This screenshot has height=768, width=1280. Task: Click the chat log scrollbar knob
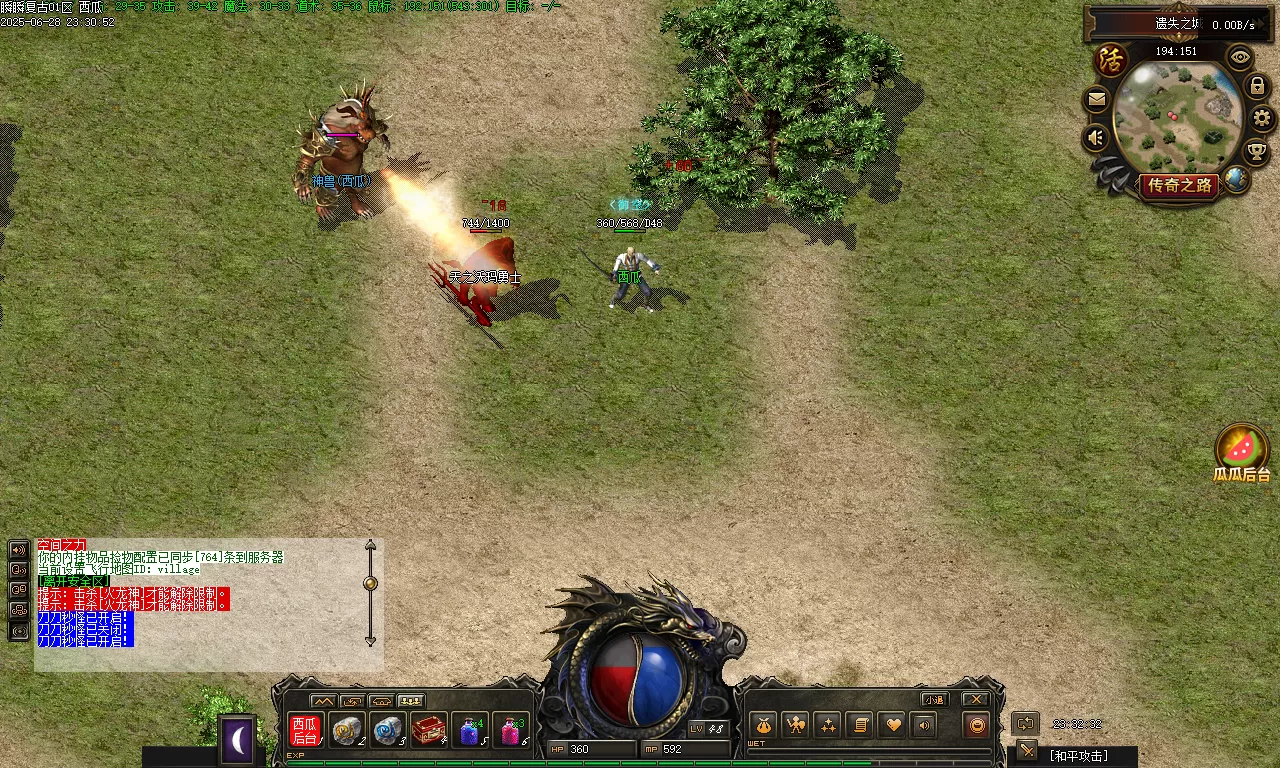[x=370, y=583]
